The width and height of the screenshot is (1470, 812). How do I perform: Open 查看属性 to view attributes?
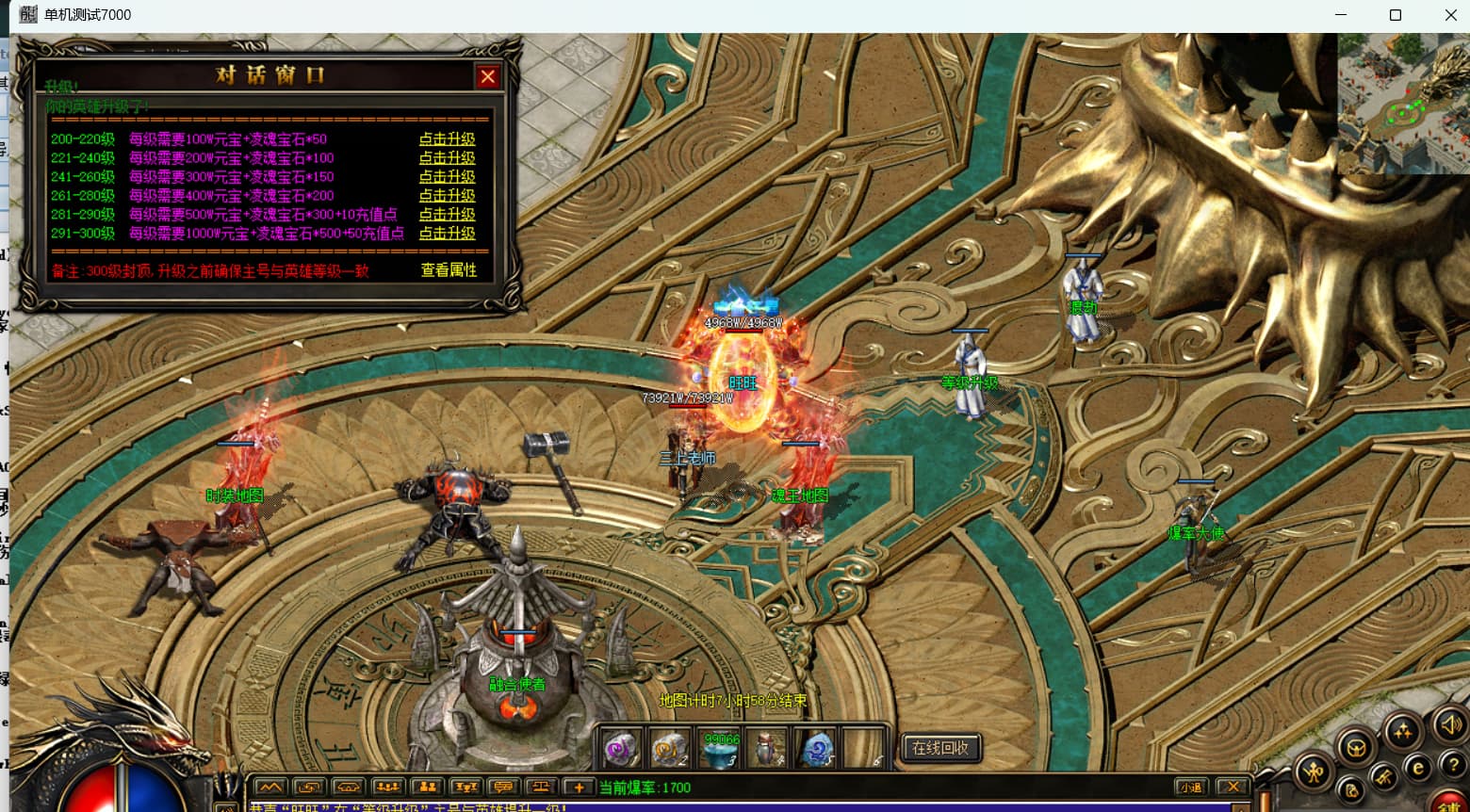[449, 270]
